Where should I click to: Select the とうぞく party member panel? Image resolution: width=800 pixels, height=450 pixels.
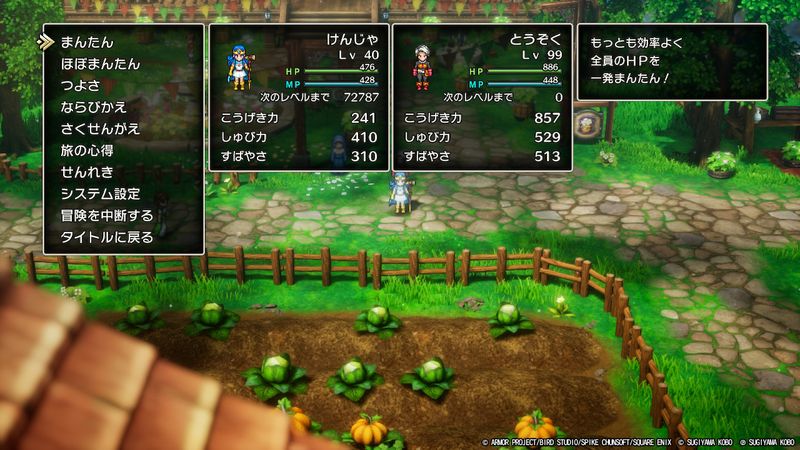pyautogui.click(x=481, y=97)
